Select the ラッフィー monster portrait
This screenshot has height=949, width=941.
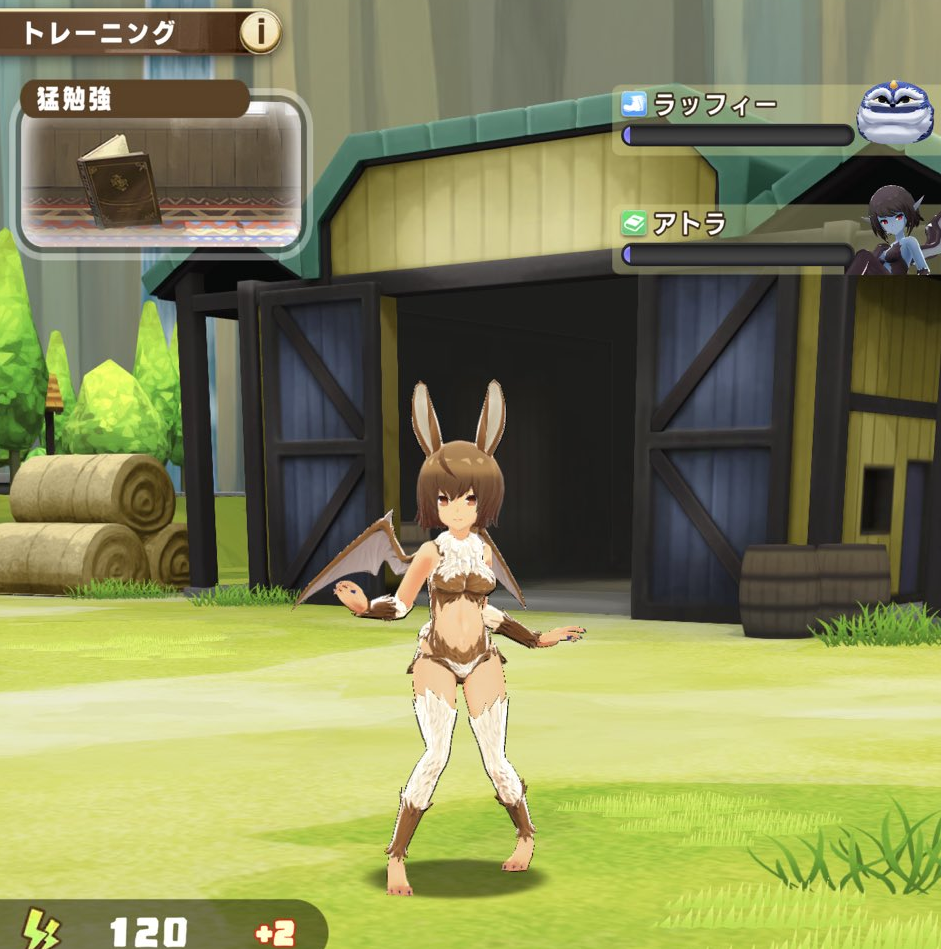tap(894, 113)
